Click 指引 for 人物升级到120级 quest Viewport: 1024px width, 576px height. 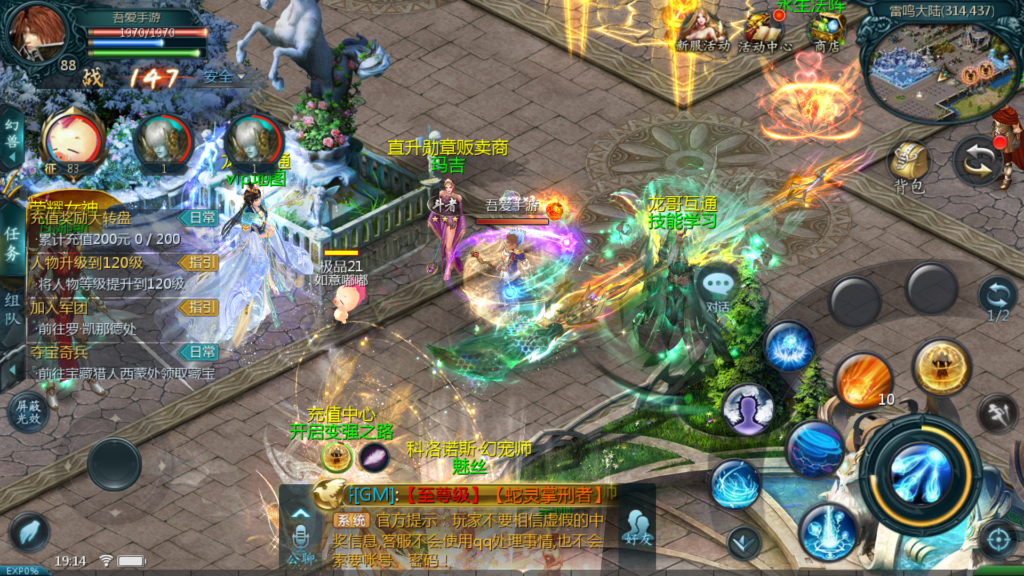click(x=202, y=262)
